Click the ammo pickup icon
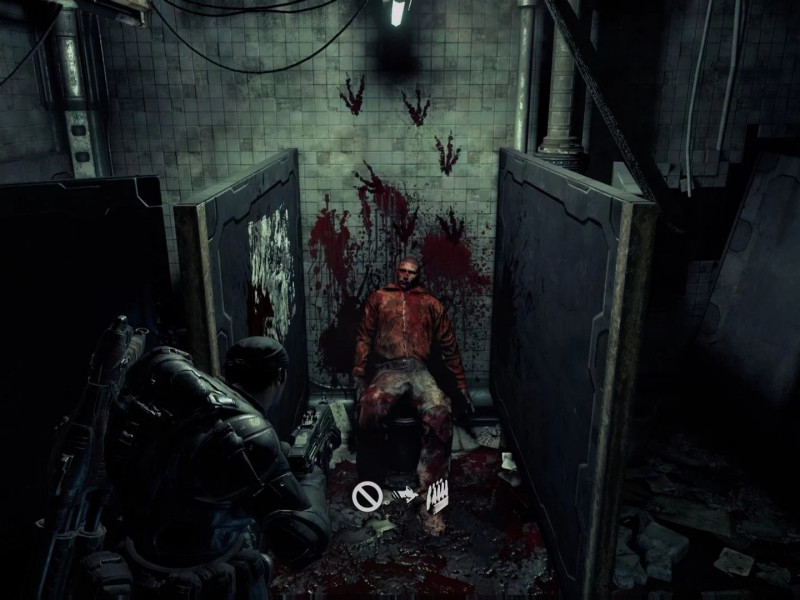Screen dimensions: 800x600 click(437, 496)
